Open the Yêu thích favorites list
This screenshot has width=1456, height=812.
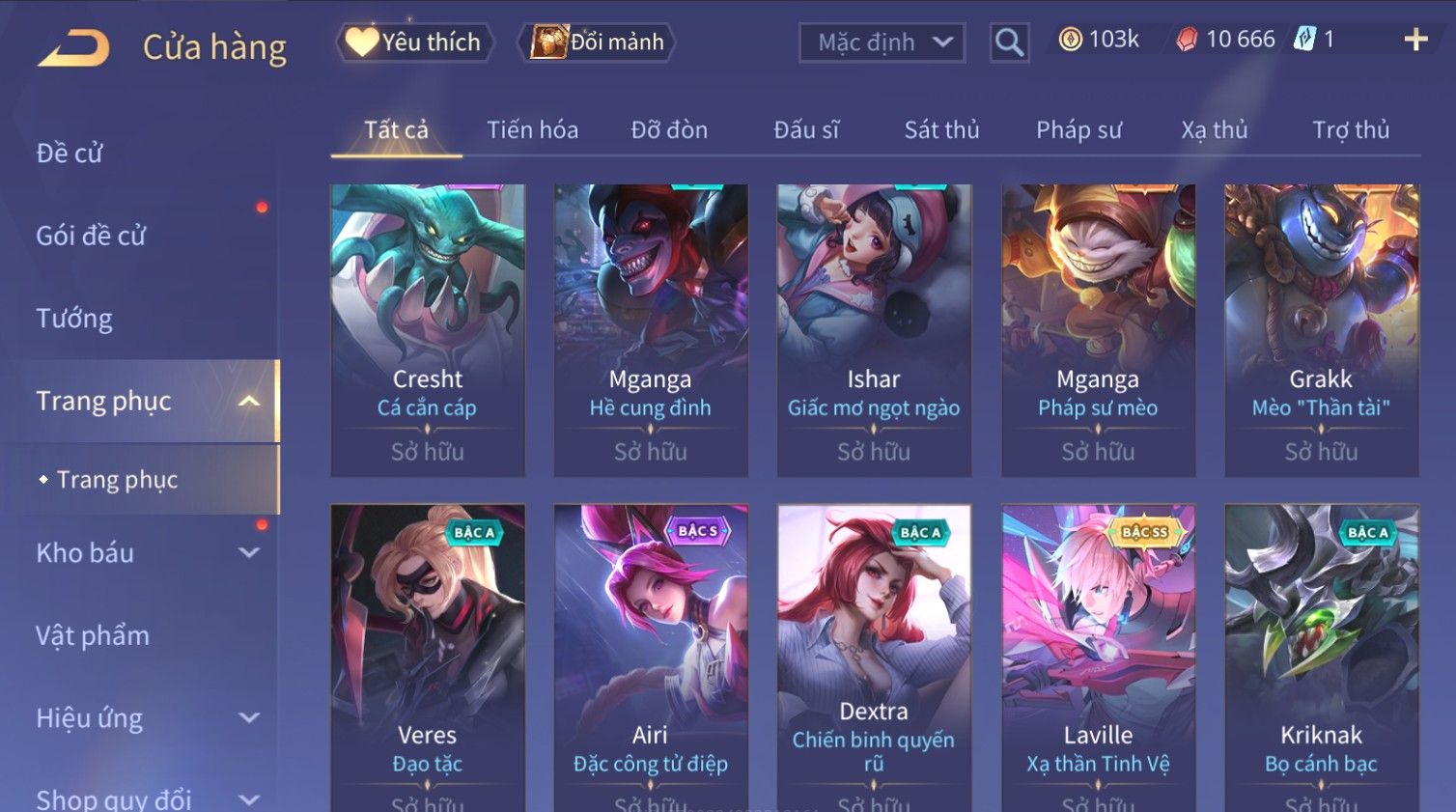pos(415,42)
